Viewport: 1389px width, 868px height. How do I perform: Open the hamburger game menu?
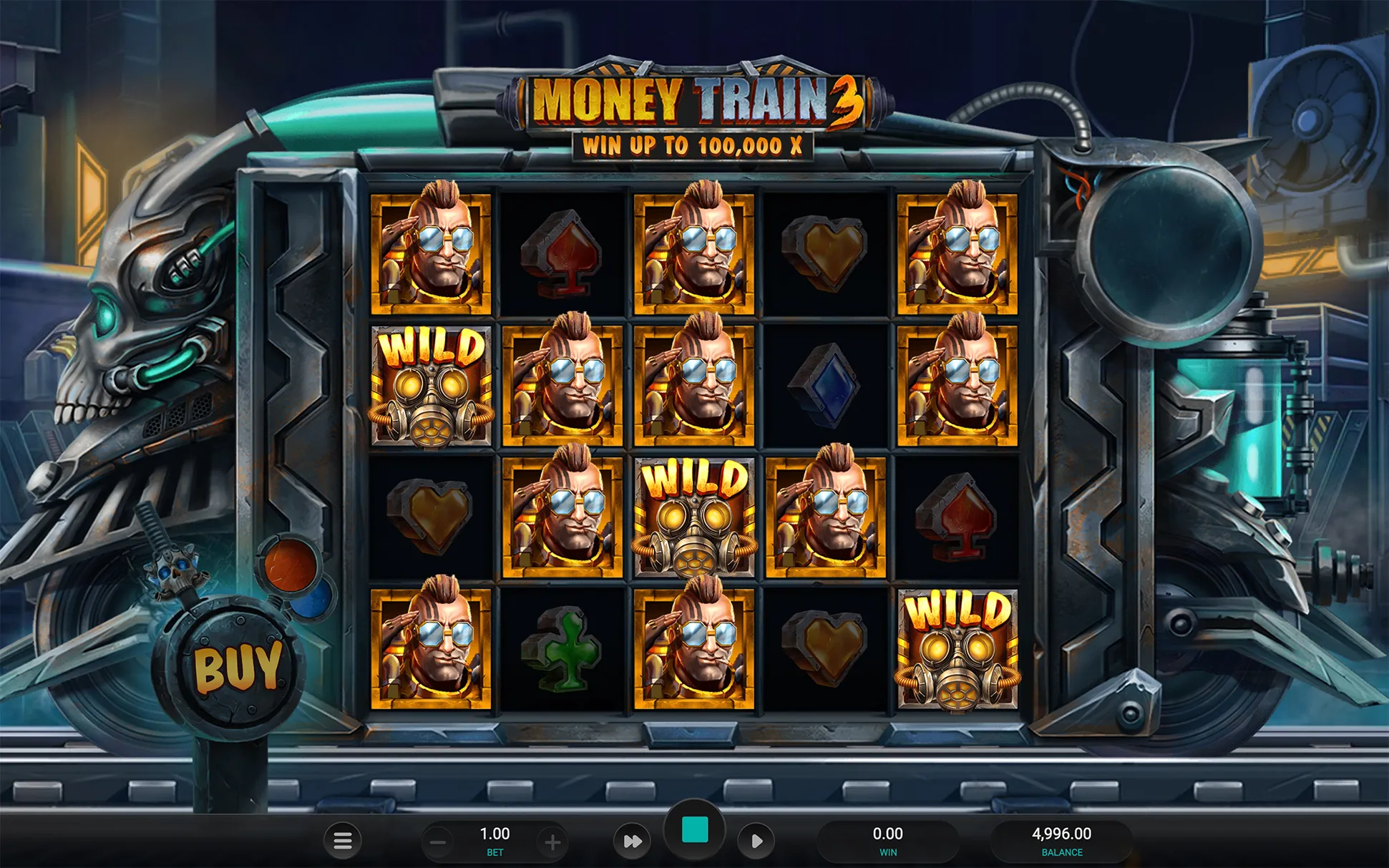point(342,842)
